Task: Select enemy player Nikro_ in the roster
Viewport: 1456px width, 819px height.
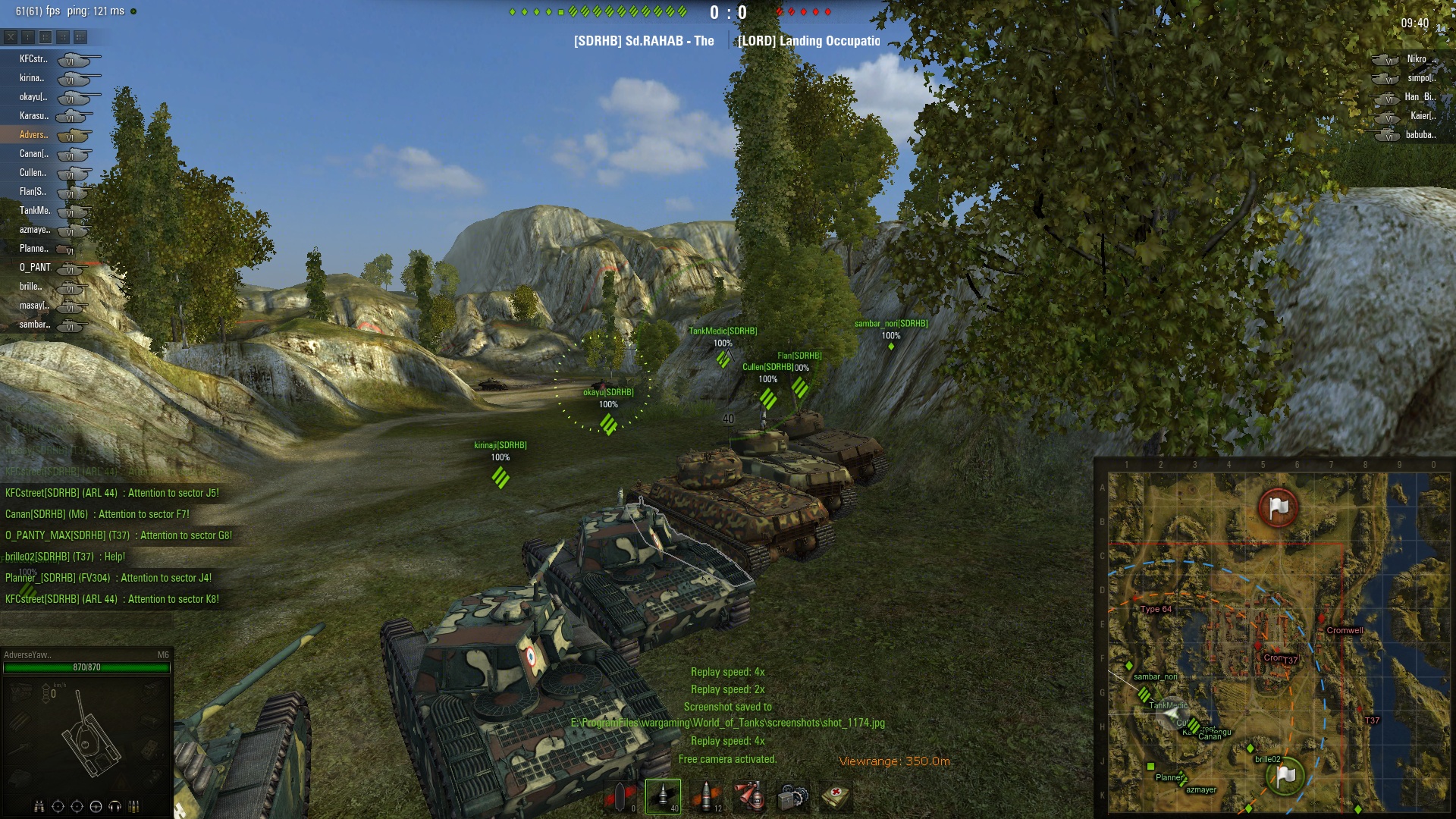Action: click(1417, 59)
